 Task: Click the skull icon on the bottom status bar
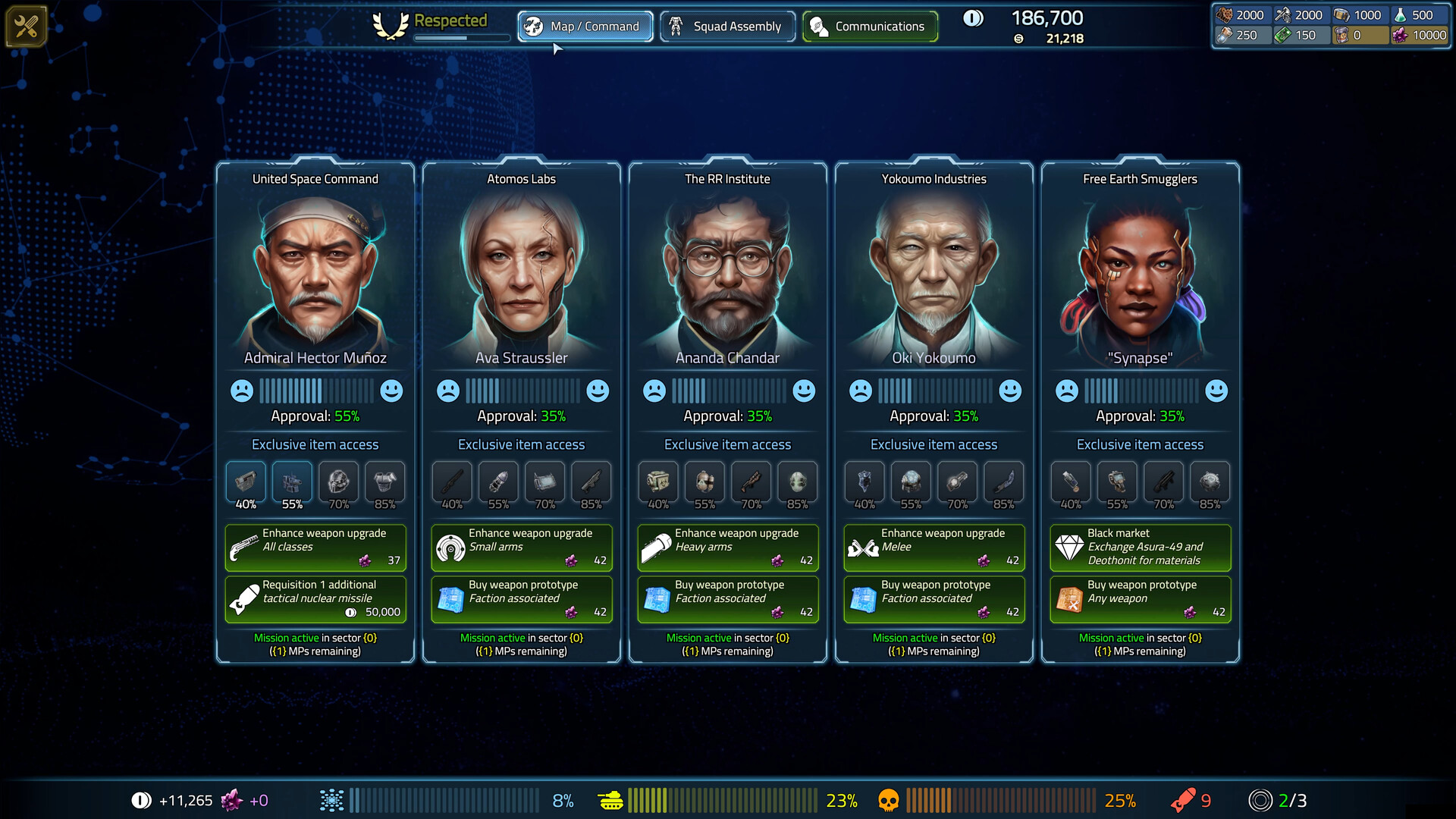click(889, 799)
